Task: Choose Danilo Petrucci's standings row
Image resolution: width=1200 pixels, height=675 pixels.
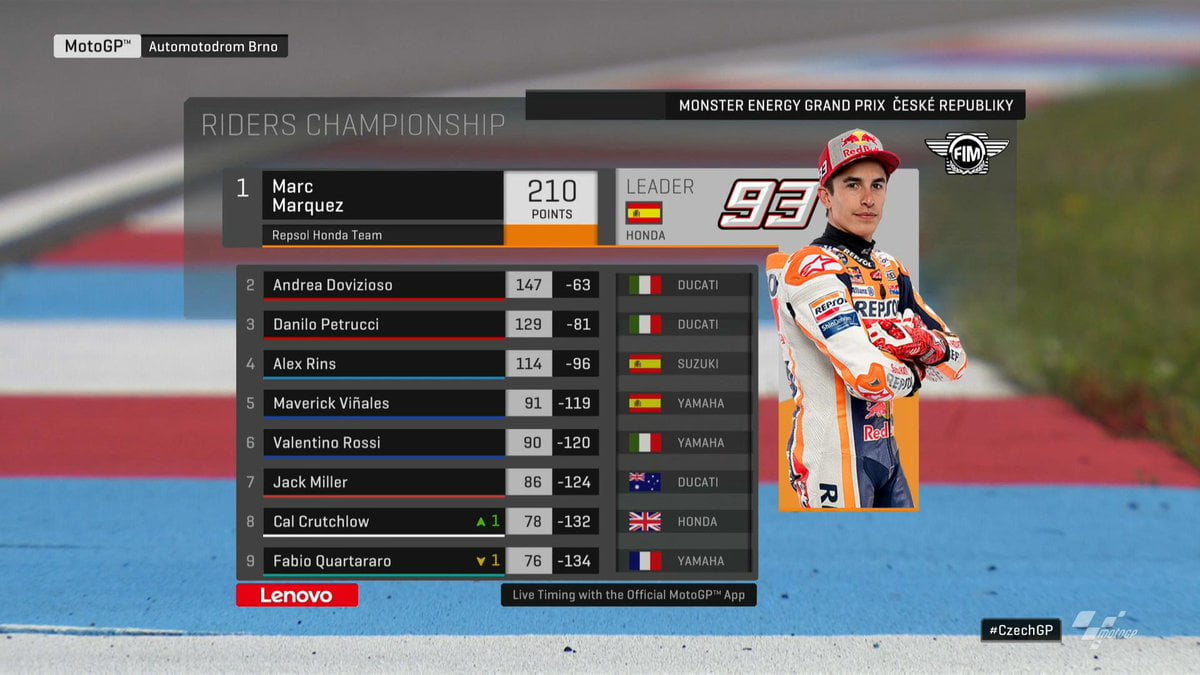Action: tap(383, 324)
